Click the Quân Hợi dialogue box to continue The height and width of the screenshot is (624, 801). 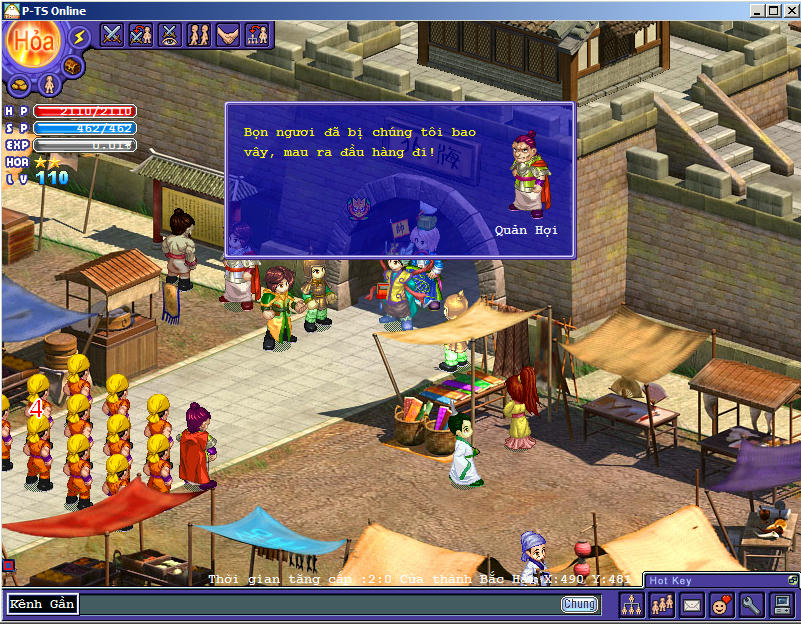(x=400, y=180)
